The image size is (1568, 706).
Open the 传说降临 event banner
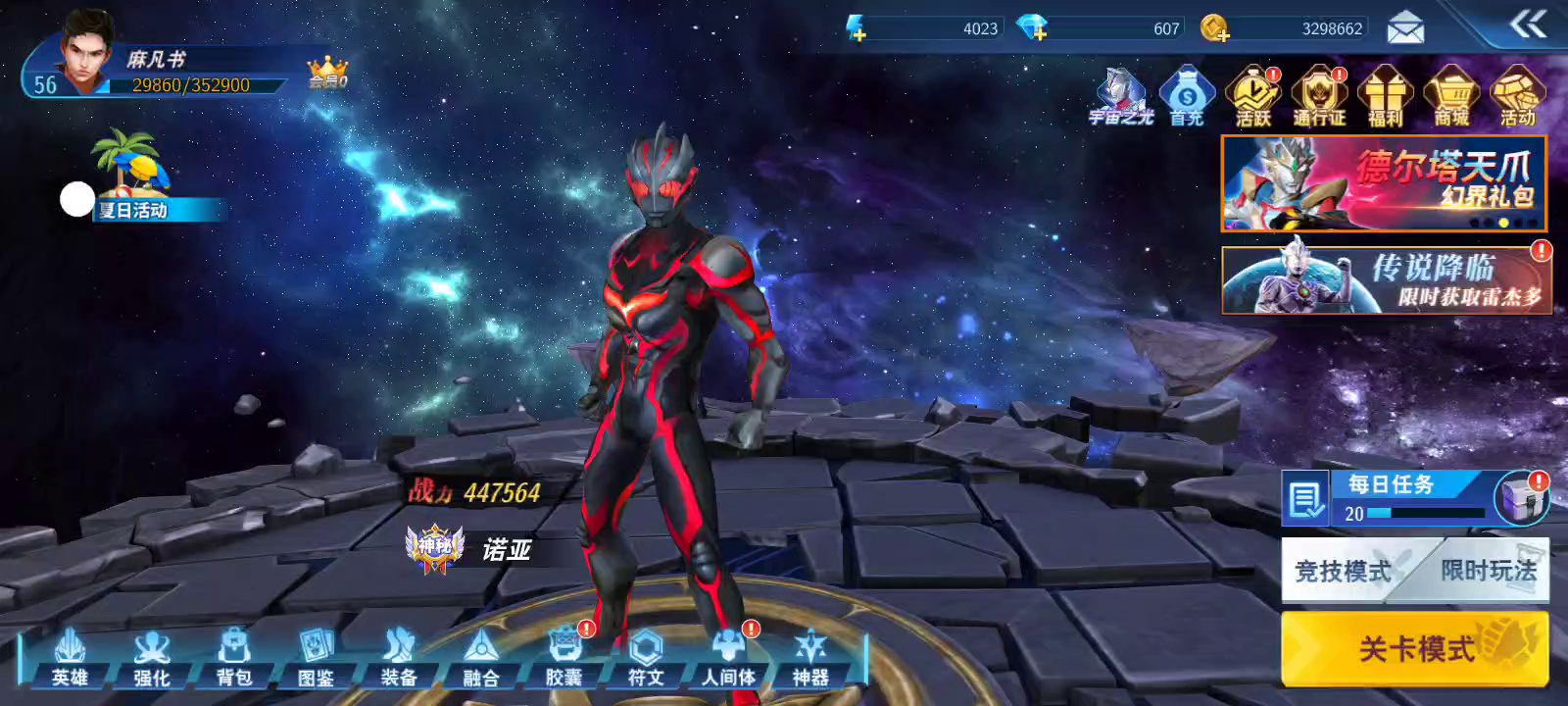(x=1386, y=280)
